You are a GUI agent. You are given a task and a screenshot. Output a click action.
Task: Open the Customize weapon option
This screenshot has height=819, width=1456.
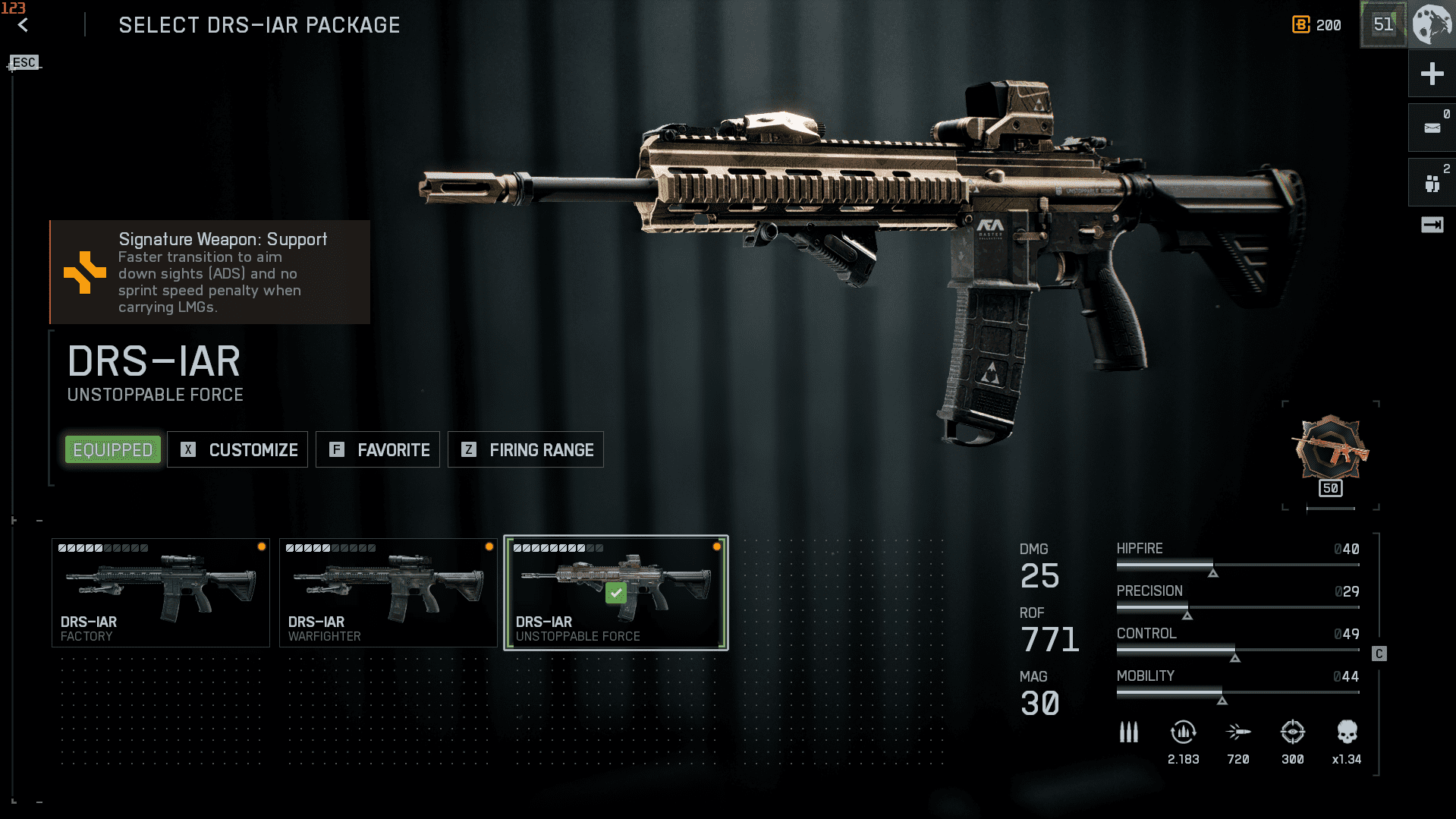pyautogui.click(x=237, y=450)
